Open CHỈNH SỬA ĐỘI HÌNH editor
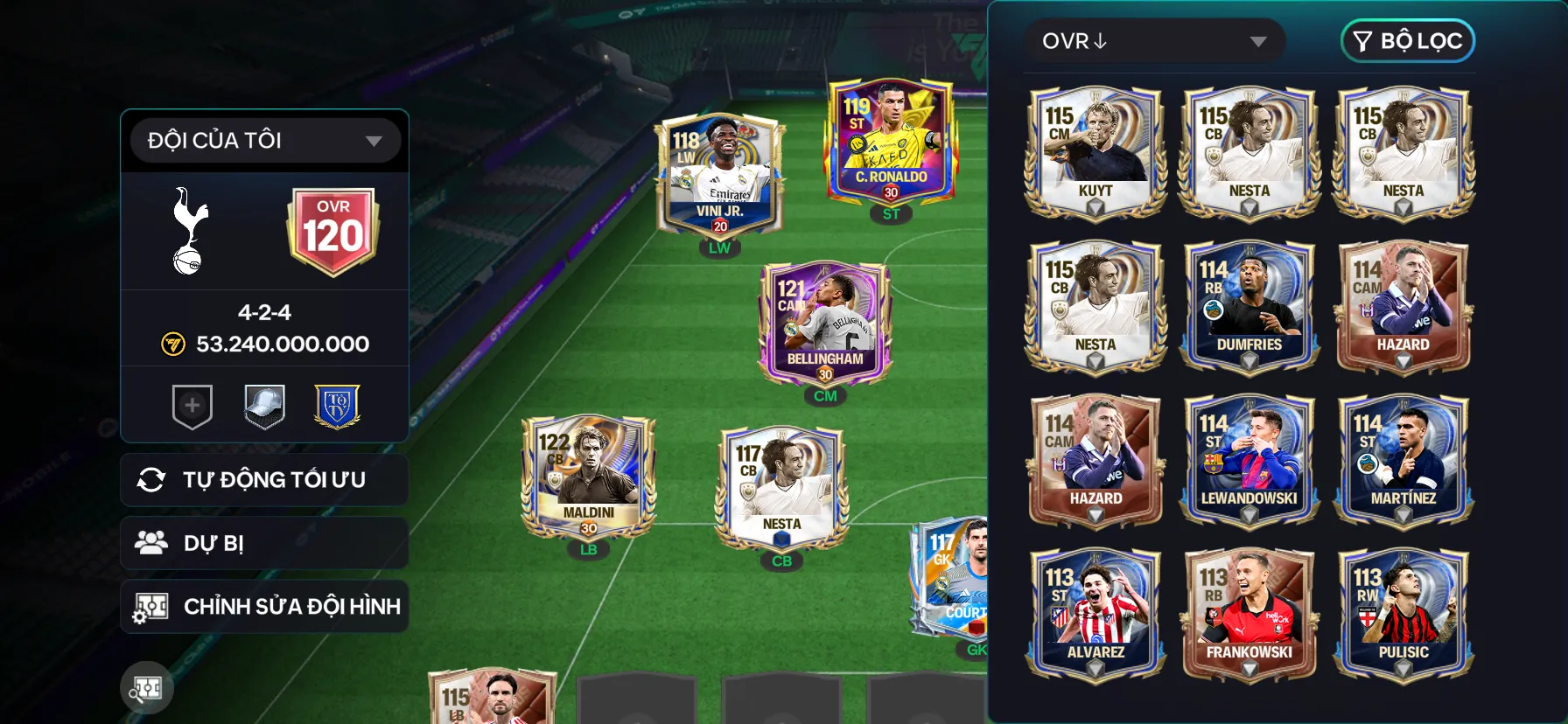Image resolution: width=1568 pixels, height=724 pixels. (x=264, y=607)
